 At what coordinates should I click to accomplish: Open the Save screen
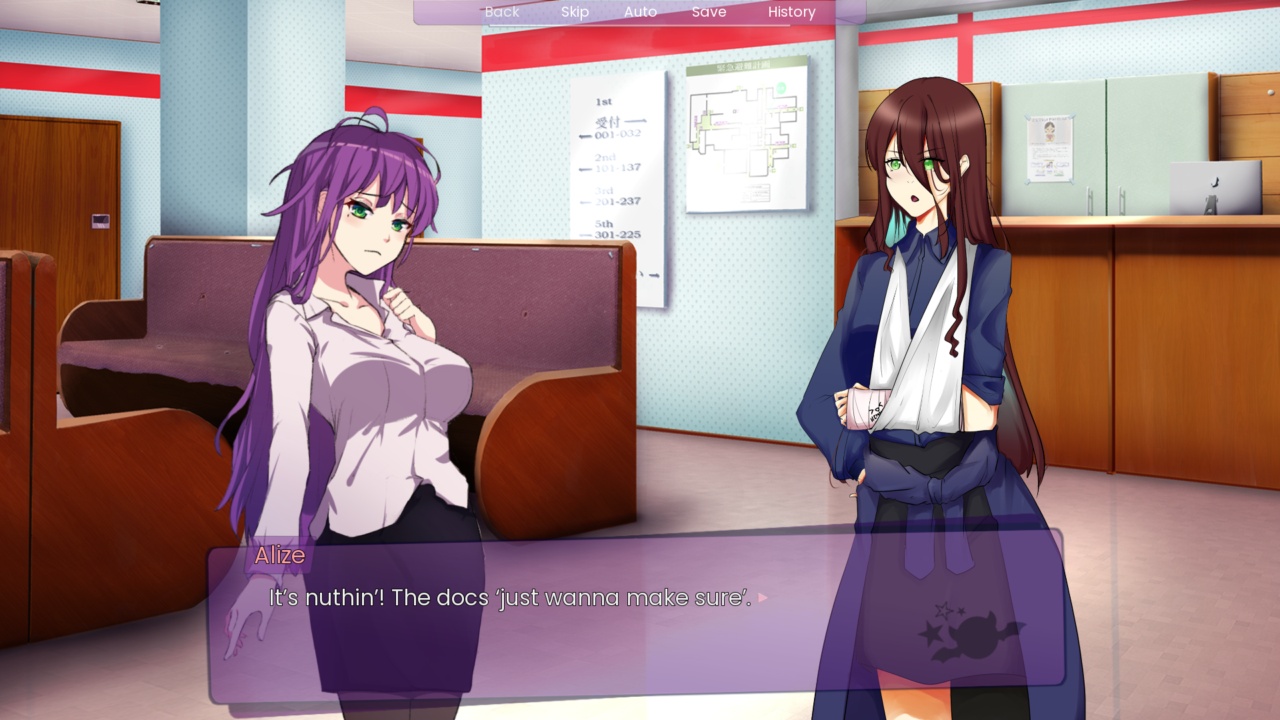click(x=708, y=12)
